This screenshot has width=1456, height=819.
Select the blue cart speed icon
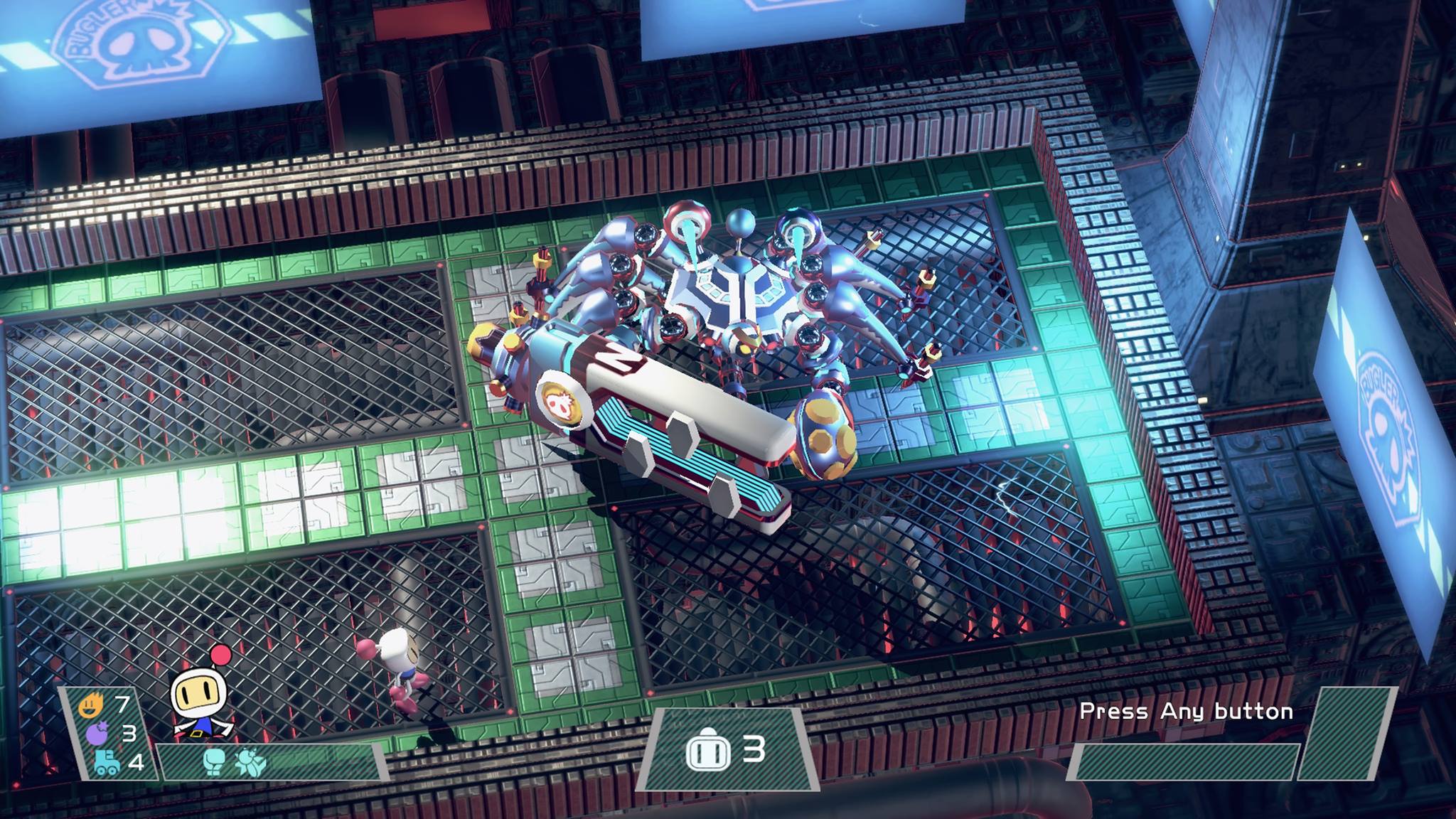(107, 762)
